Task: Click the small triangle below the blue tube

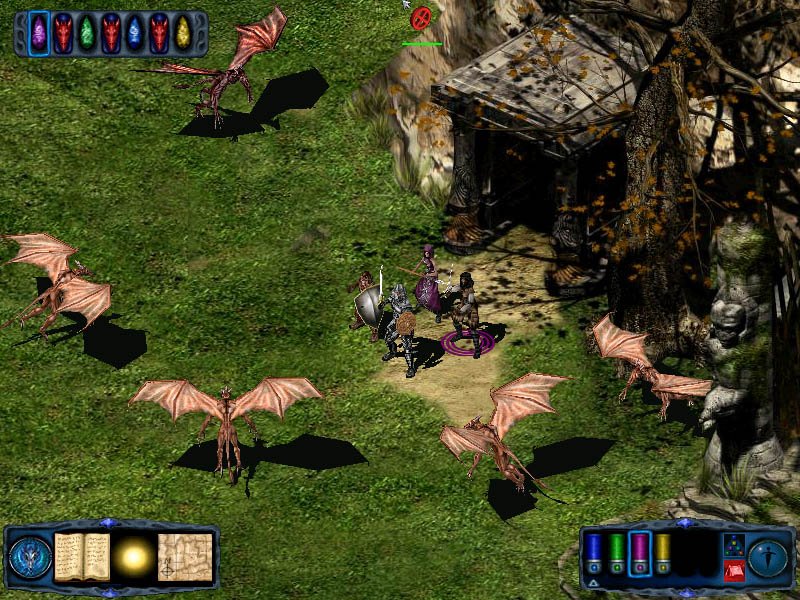Action: coord(593,581)
